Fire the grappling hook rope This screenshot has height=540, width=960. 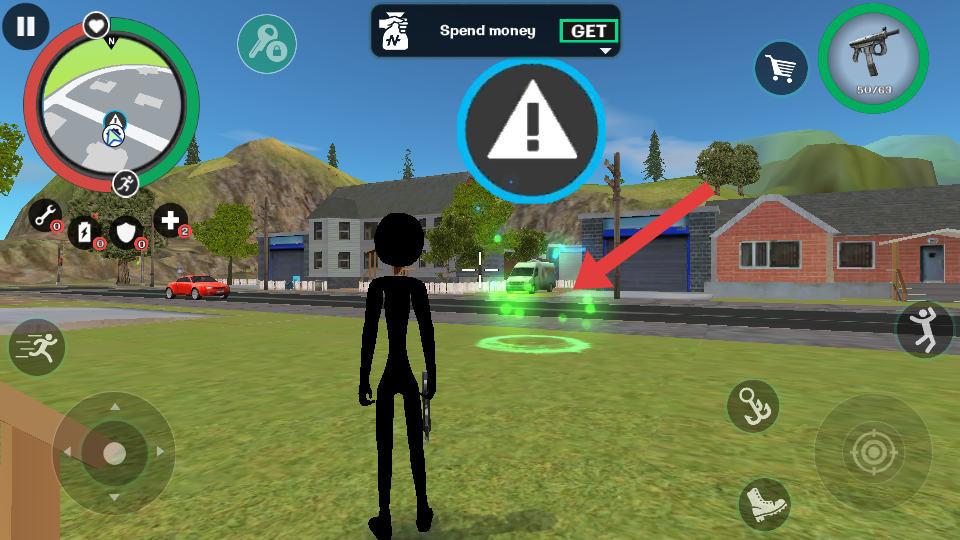[752, 406]
